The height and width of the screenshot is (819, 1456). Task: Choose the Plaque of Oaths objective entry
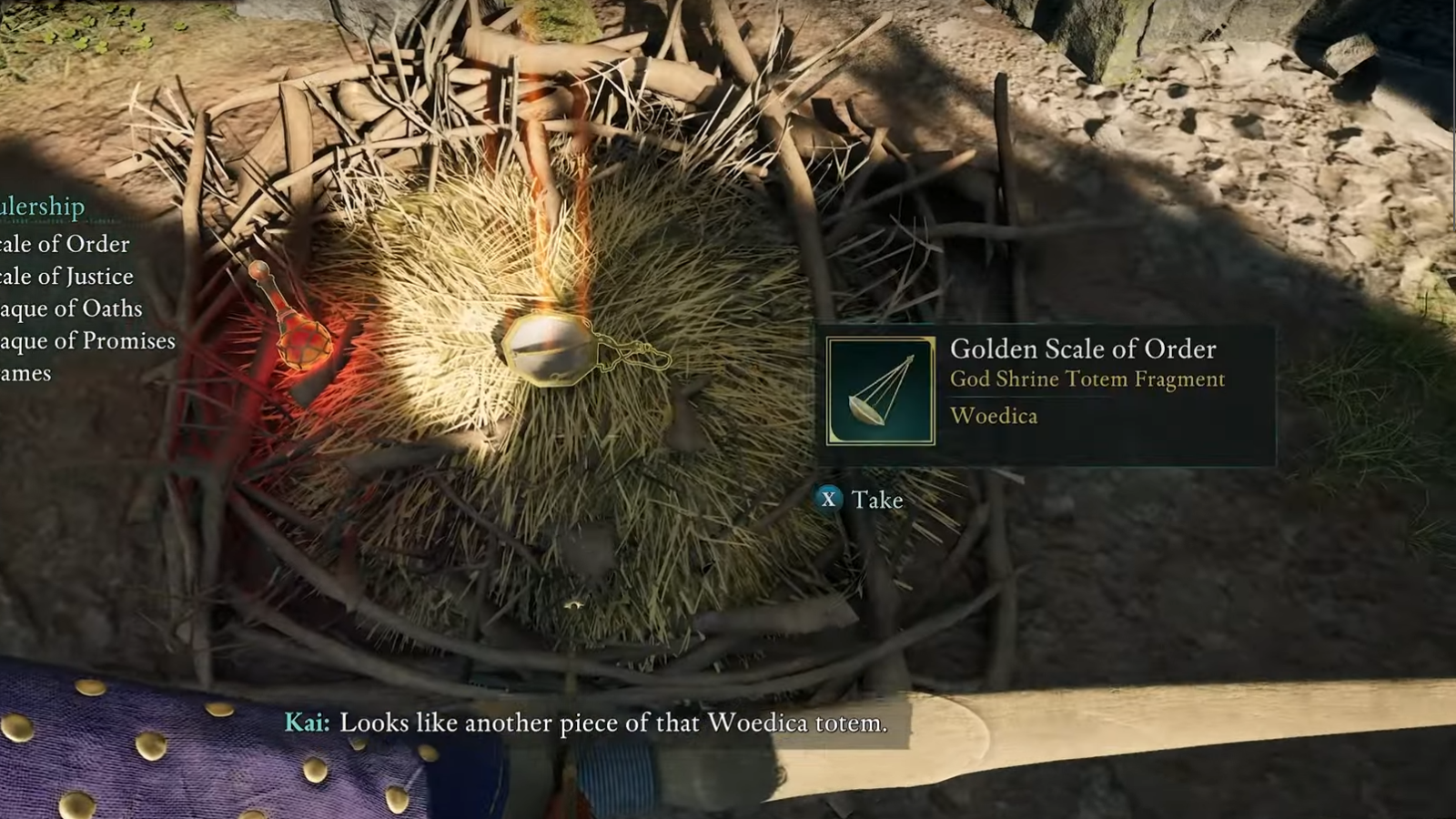[x=71, y=309]
